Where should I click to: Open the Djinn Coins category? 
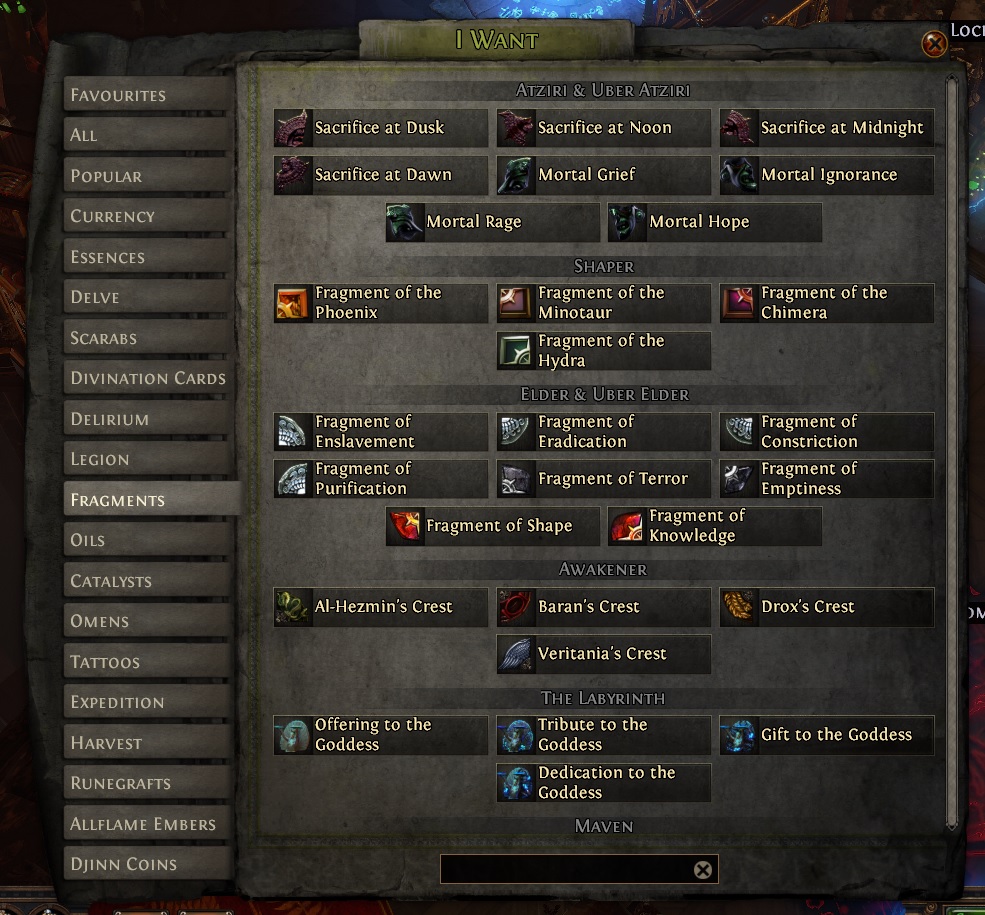point(150,864)
